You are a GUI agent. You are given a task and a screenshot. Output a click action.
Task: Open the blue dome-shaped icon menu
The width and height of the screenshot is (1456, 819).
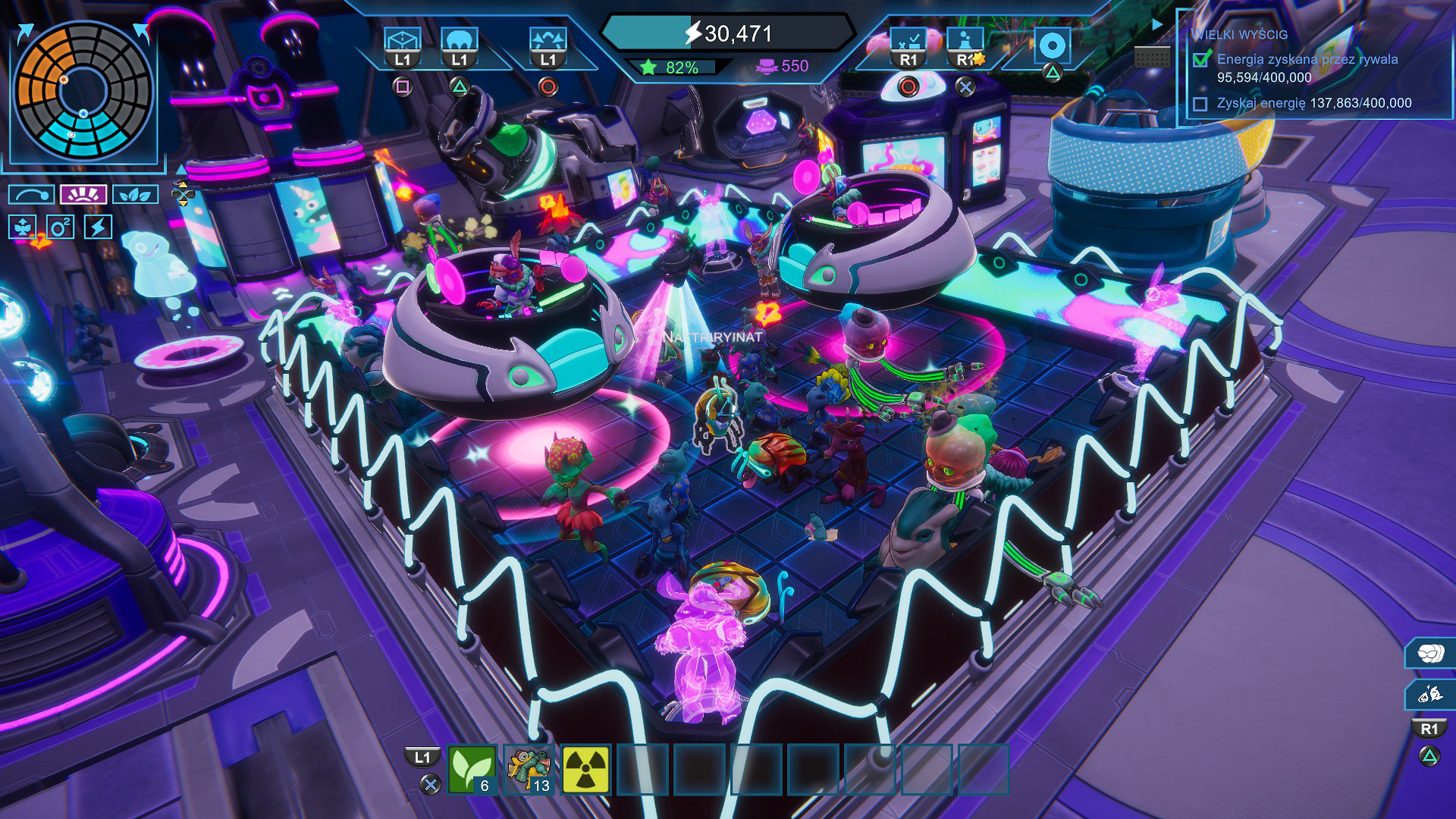click(460, 42)
